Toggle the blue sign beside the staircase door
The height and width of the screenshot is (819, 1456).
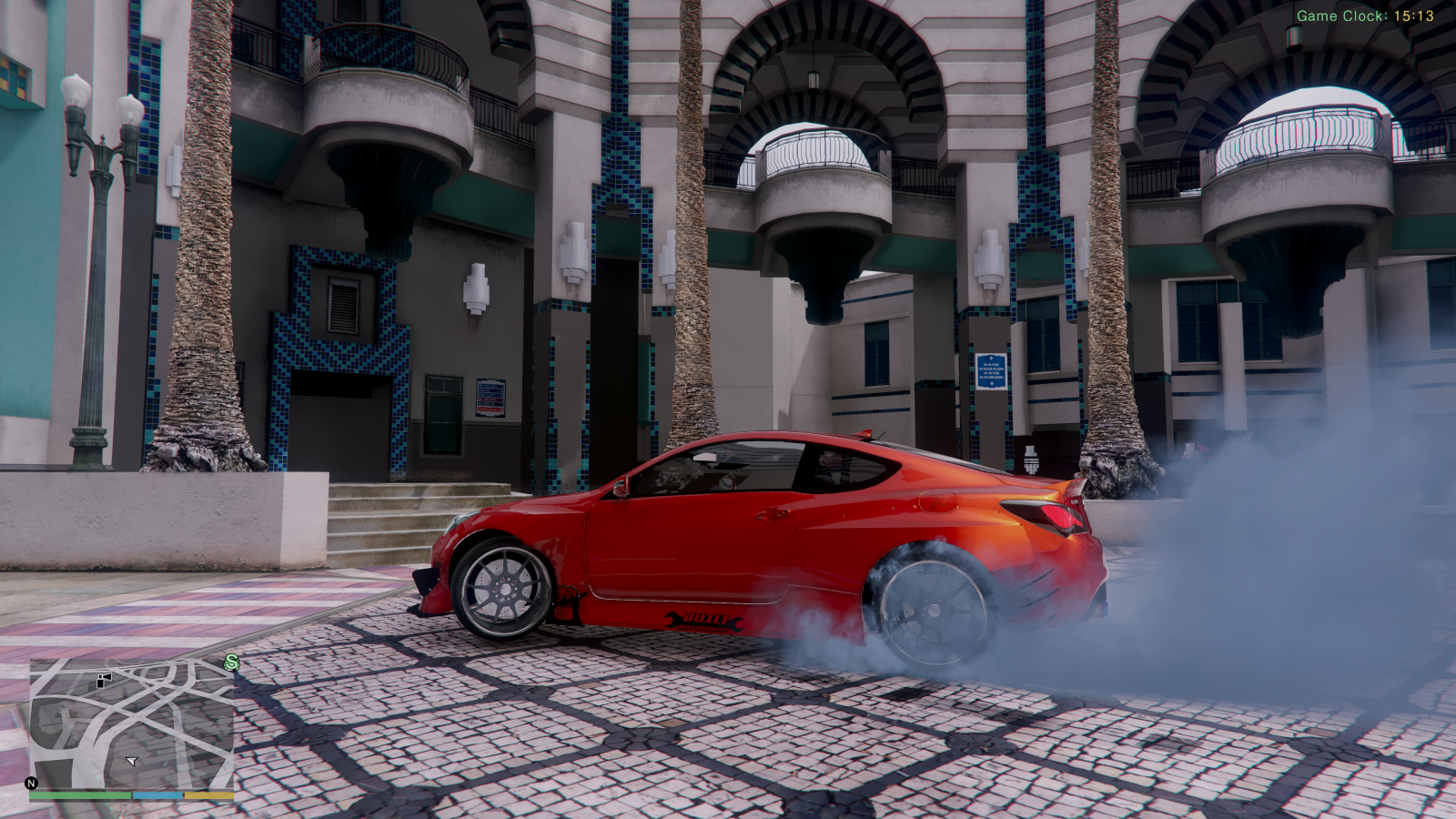point(490,399)
